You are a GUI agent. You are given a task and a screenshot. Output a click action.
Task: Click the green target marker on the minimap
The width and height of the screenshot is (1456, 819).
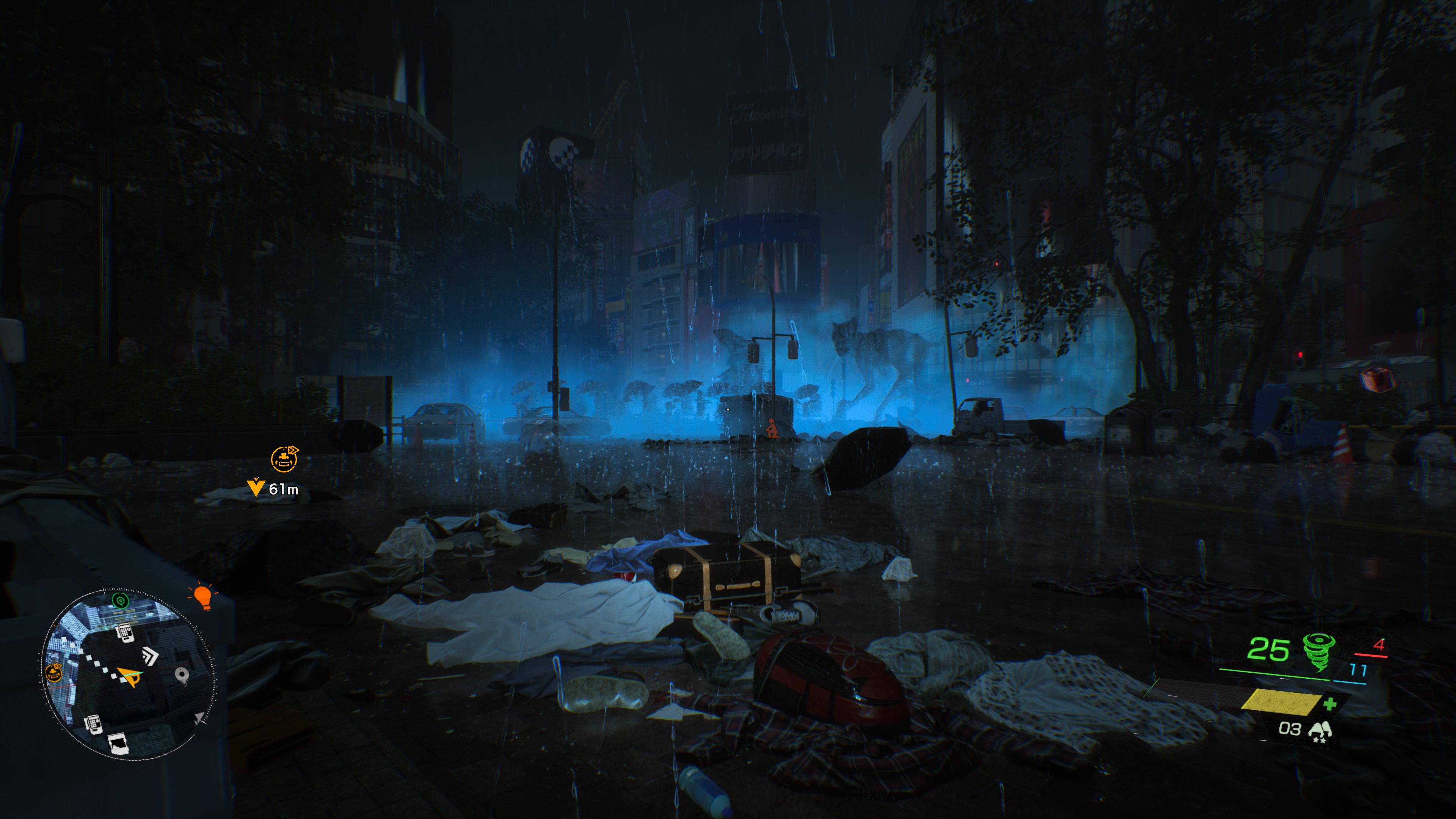click(119, 600)
